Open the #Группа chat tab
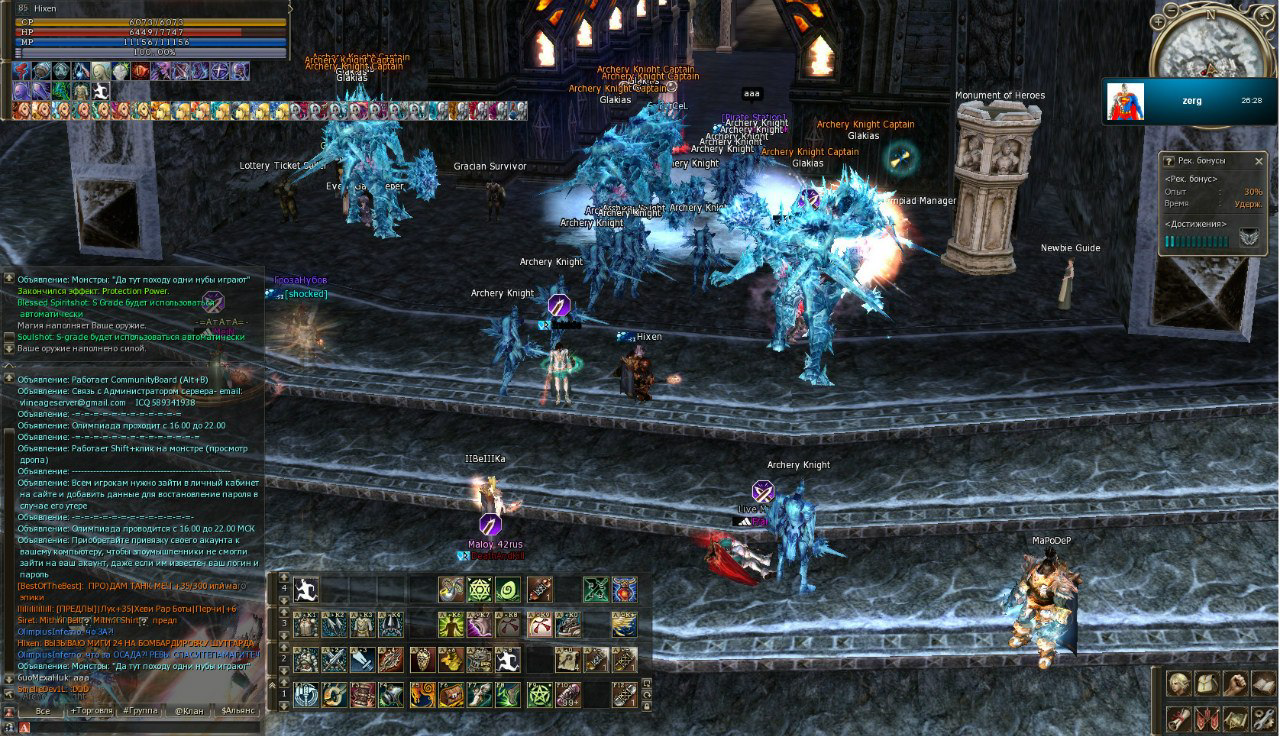Screen dimensions: 1280x736 [x=139, y=711]
